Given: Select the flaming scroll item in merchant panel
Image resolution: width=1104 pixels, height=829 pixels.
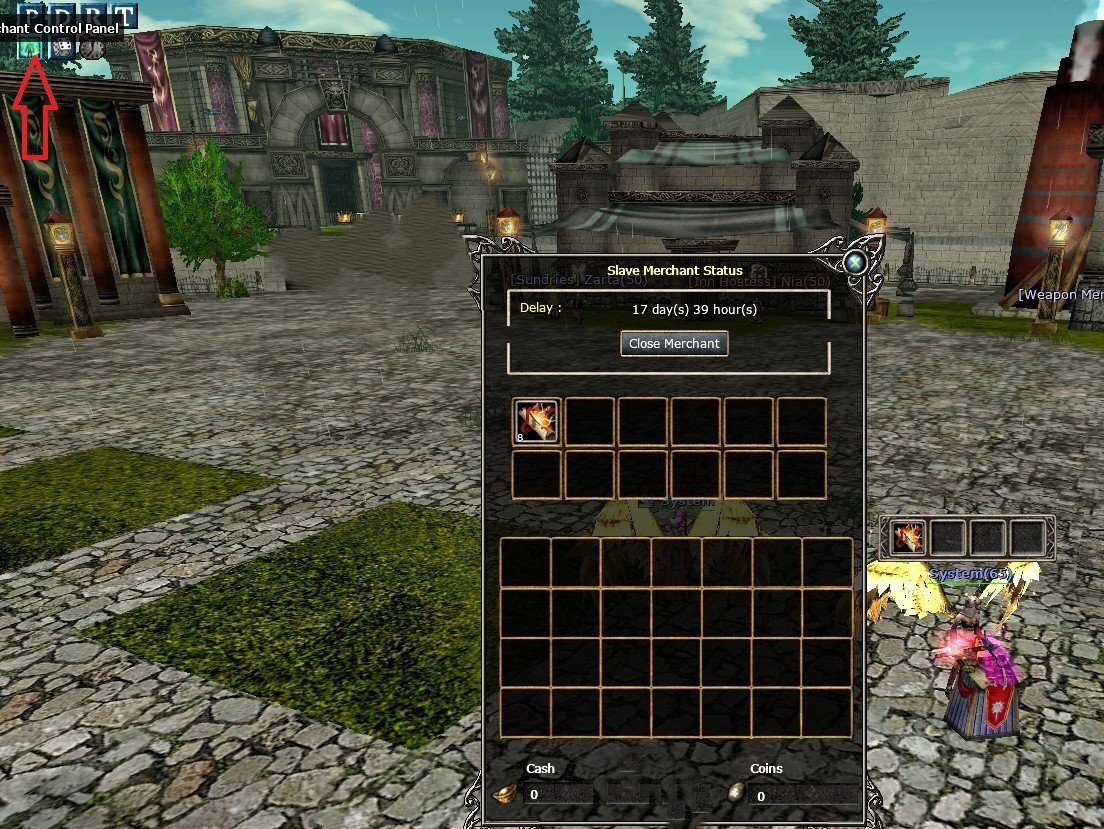Looking at the screenshot, I should tap(536, 422).
